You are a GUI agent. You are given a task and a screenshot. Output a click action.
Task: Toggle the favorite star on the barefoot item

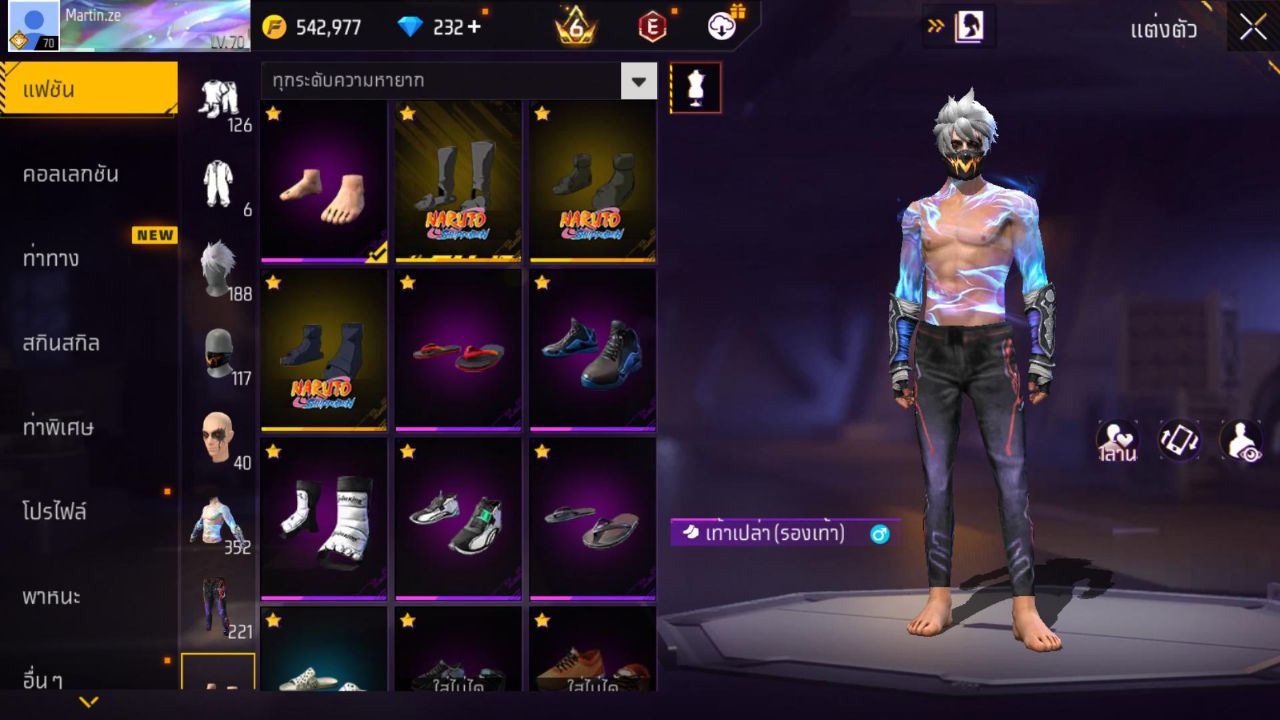pyautogui.click(x=271, y=114)
